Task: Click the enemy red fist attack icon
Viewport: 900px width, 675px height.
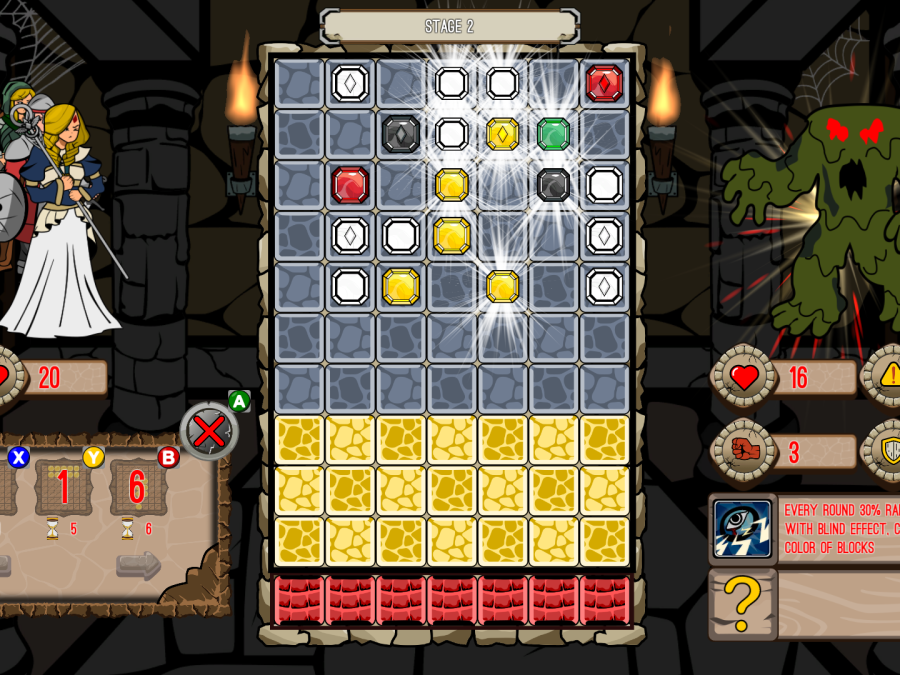Action: [x=742, y=451]
